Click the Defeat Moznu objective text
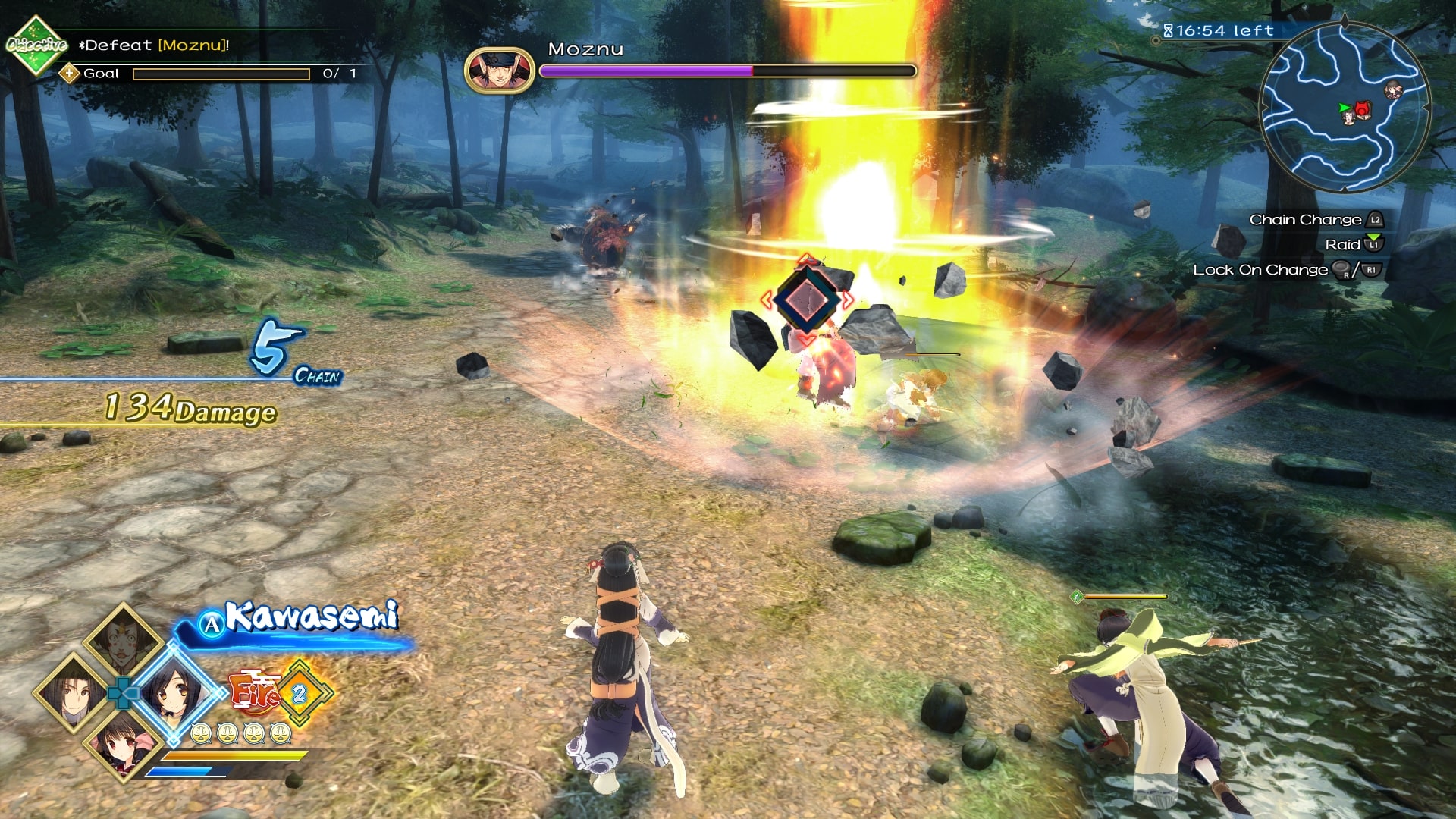This screenshot has height=819, width=1456. click(x=155, y=45)
